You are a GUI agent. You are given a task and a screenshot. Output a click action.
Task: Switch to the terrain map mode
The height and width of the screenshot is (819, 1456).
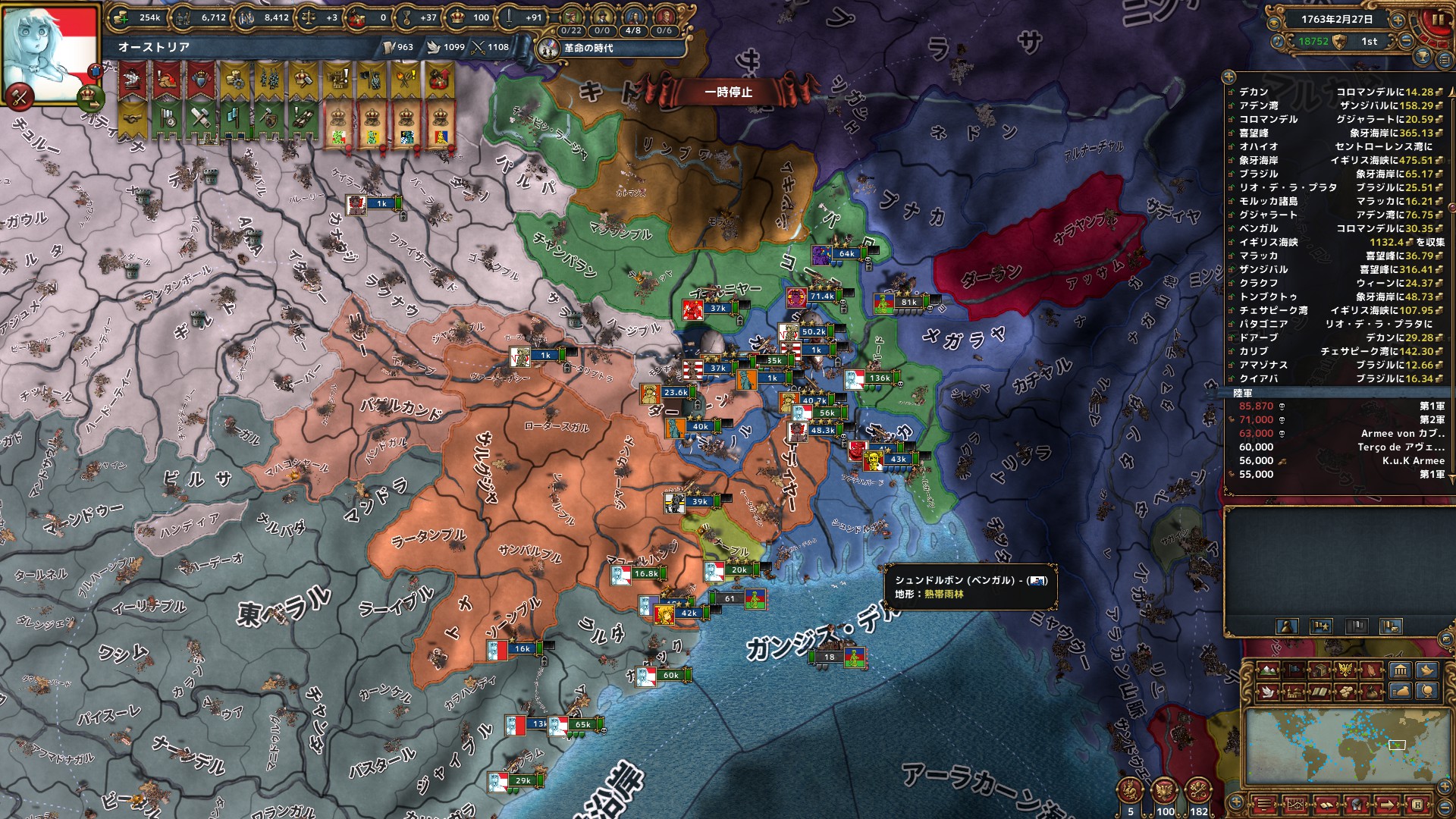pos(1269,670)
